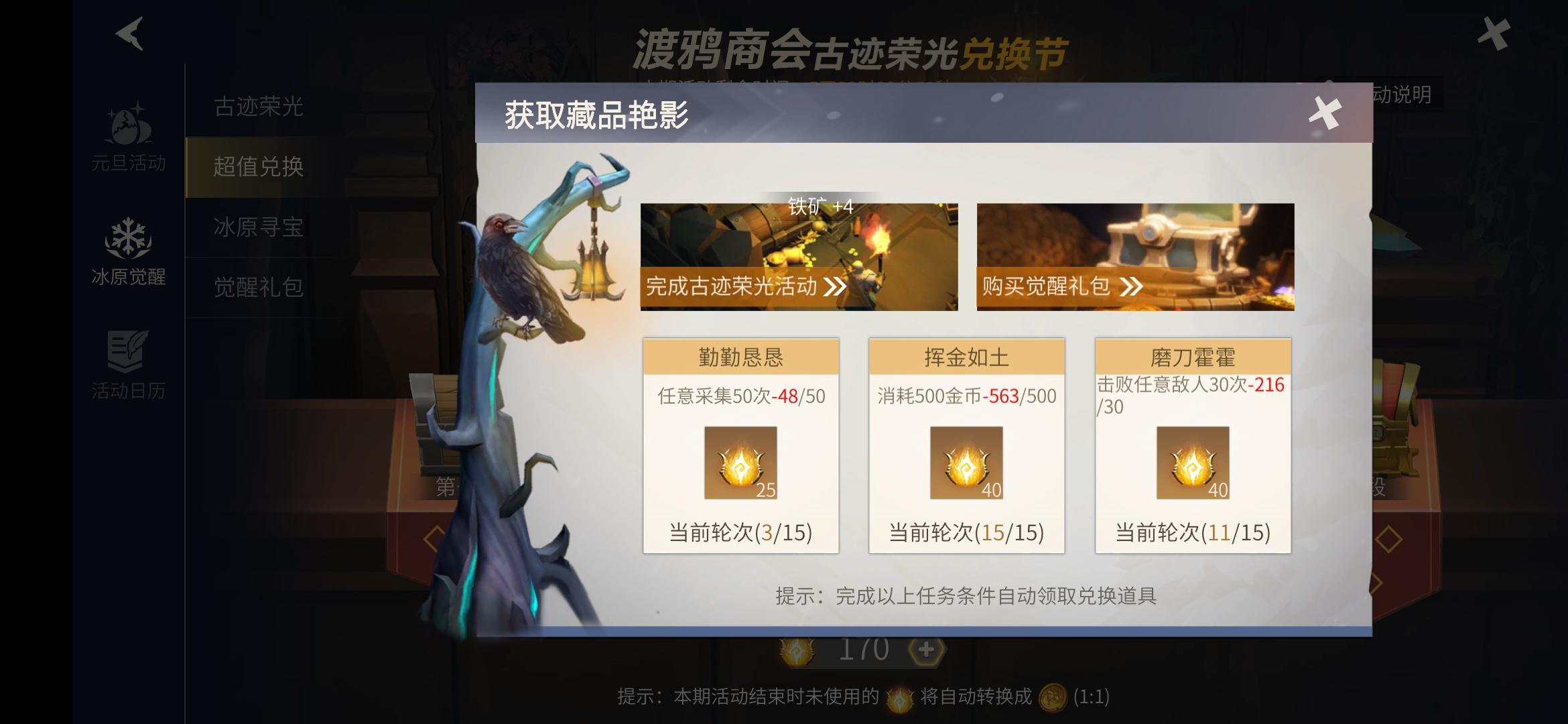Claim the 40 token reward under 挥金如土
1568x724 pixels.
pyautogui.click(x=966, y=463)
